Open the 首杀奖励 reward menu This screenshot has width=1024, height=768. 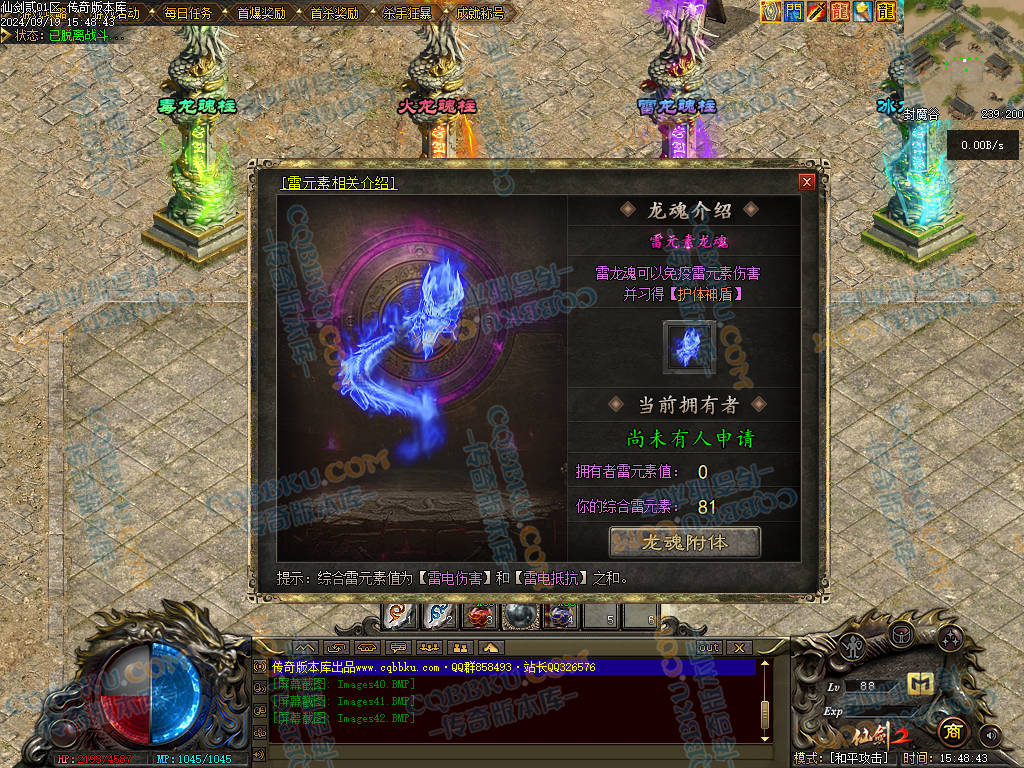click(x=334, y=13)
